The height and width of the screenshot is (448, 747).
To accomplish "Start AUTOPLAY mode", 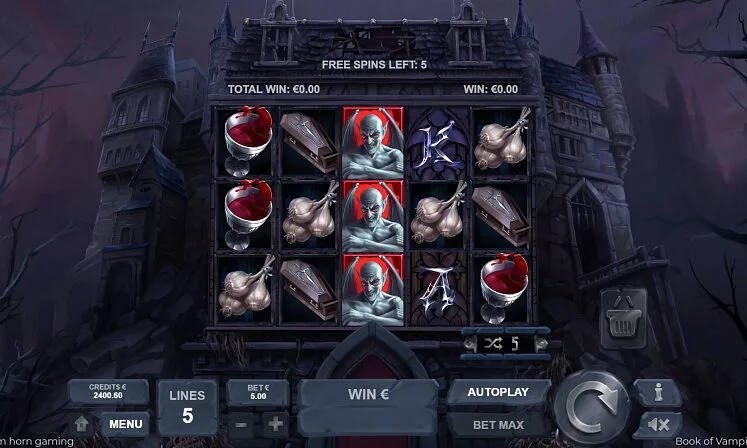I will point(500,391).
